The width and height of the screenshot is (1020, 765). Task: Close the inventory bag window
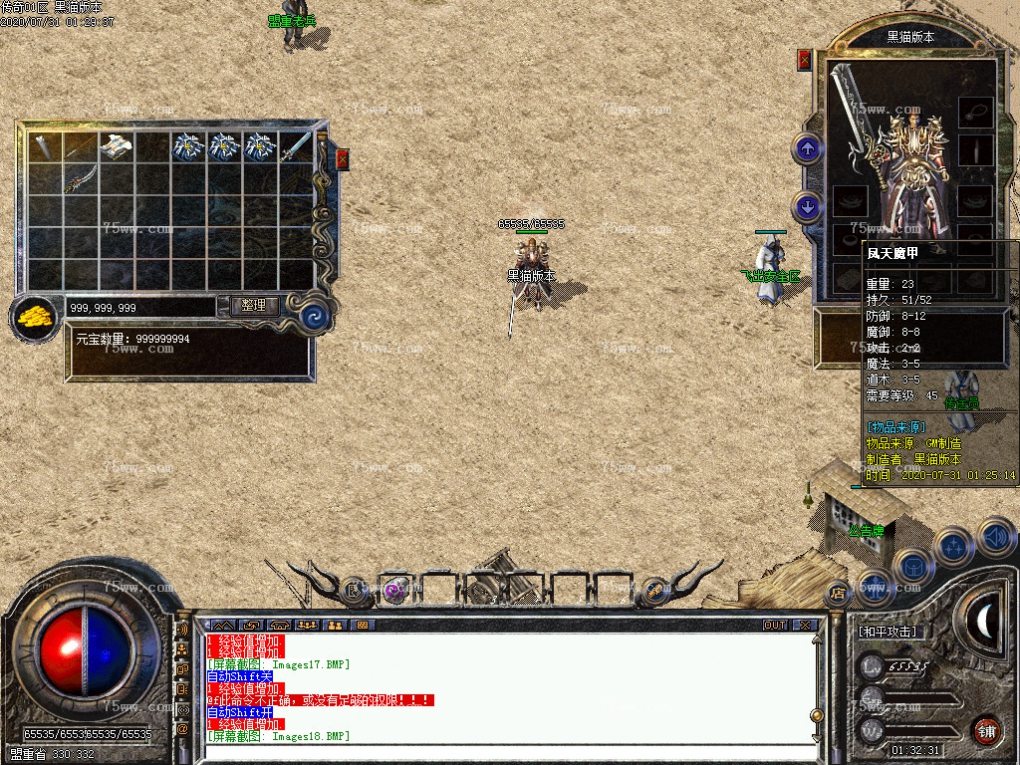click(343, 158)
